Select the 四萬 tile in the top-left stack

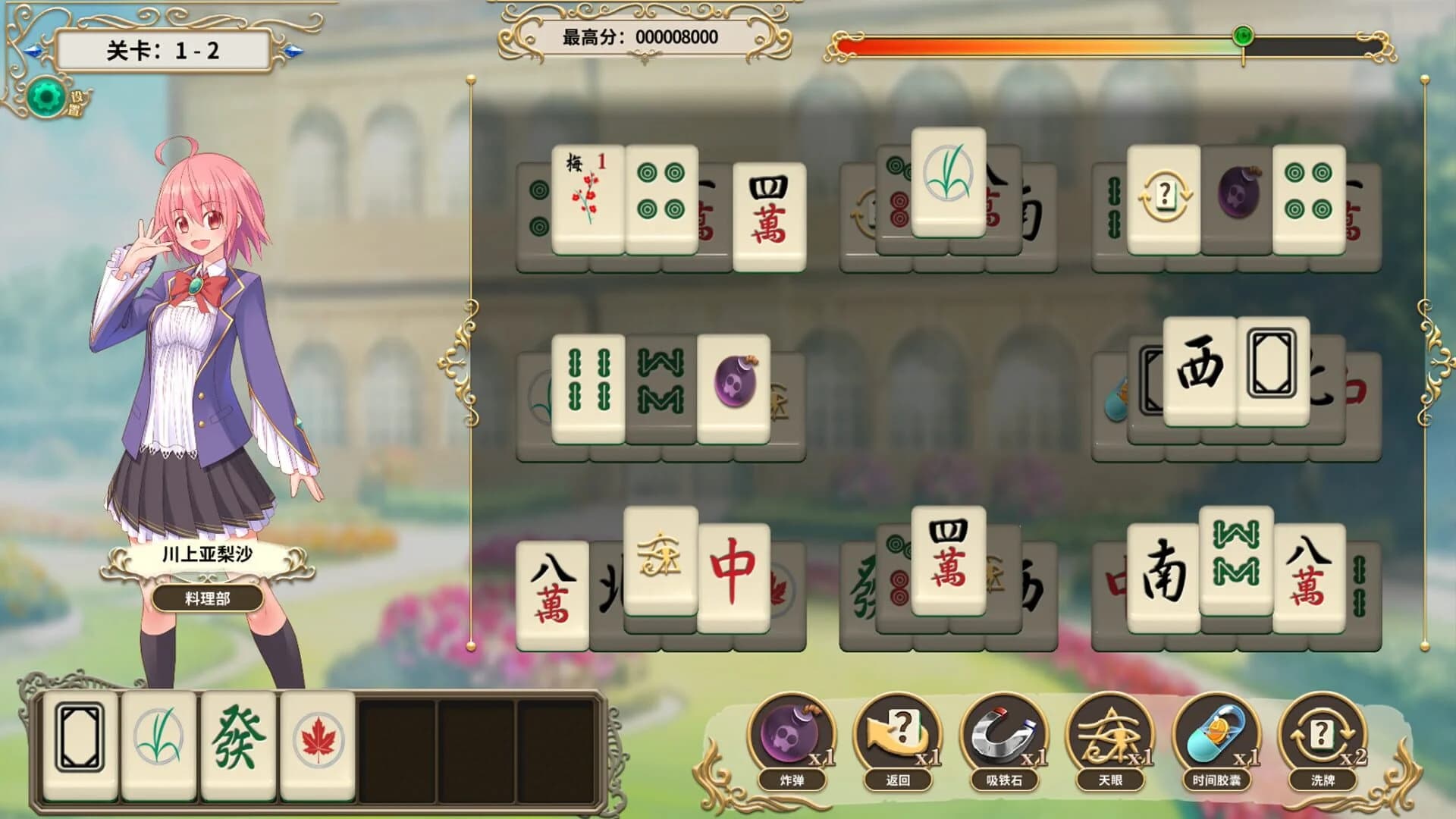pos(768,213)
